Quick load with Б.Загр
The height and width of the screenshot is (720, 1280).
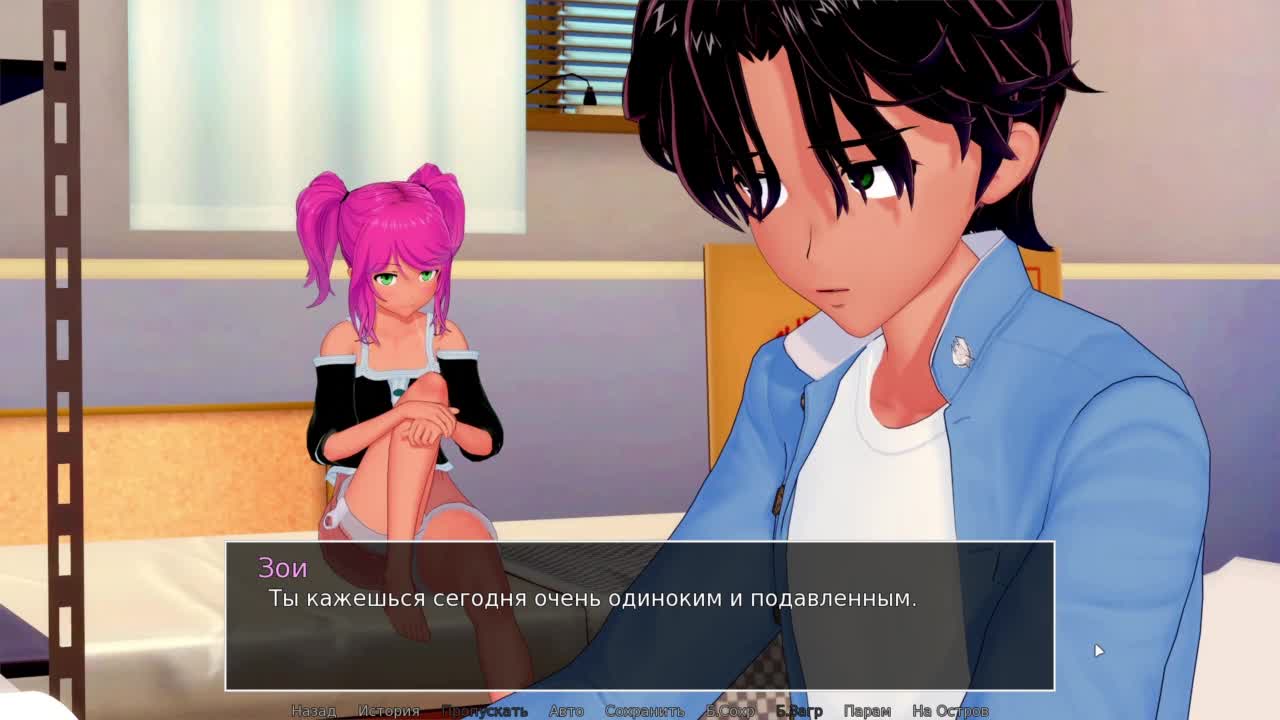(x=799, y=711)
